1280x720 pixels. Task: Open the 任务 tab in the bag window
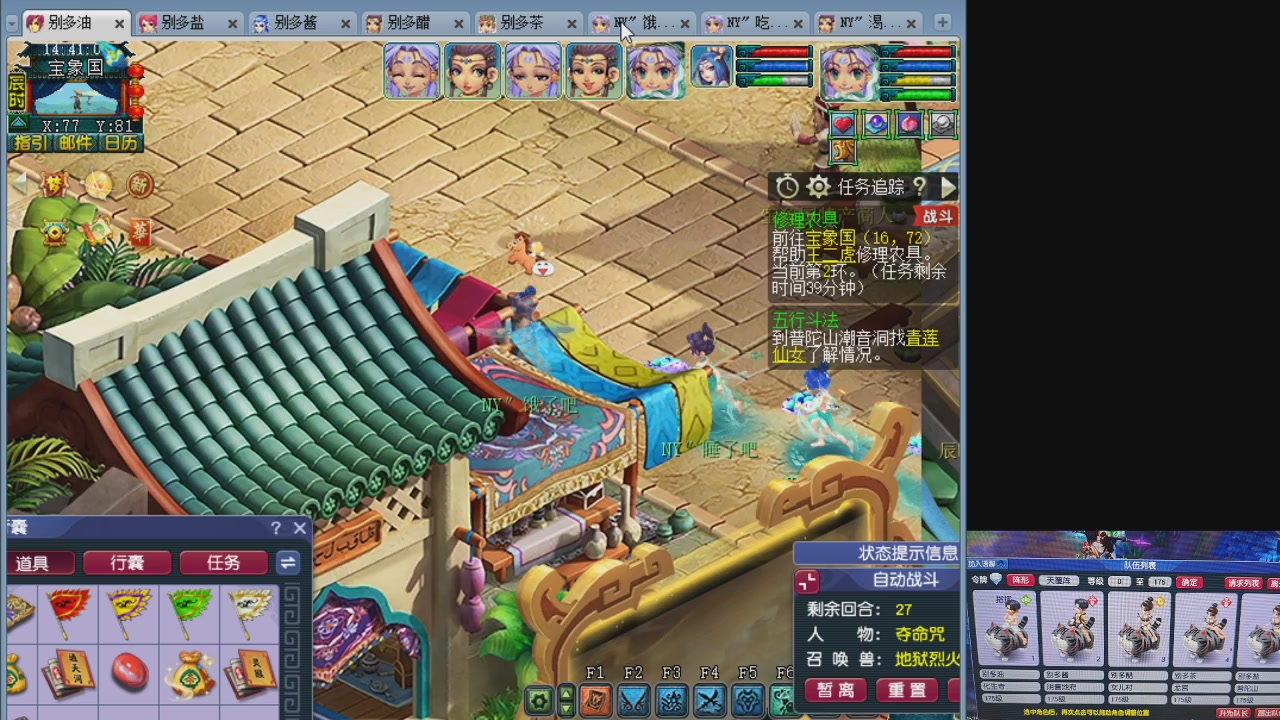pos(222,563)
